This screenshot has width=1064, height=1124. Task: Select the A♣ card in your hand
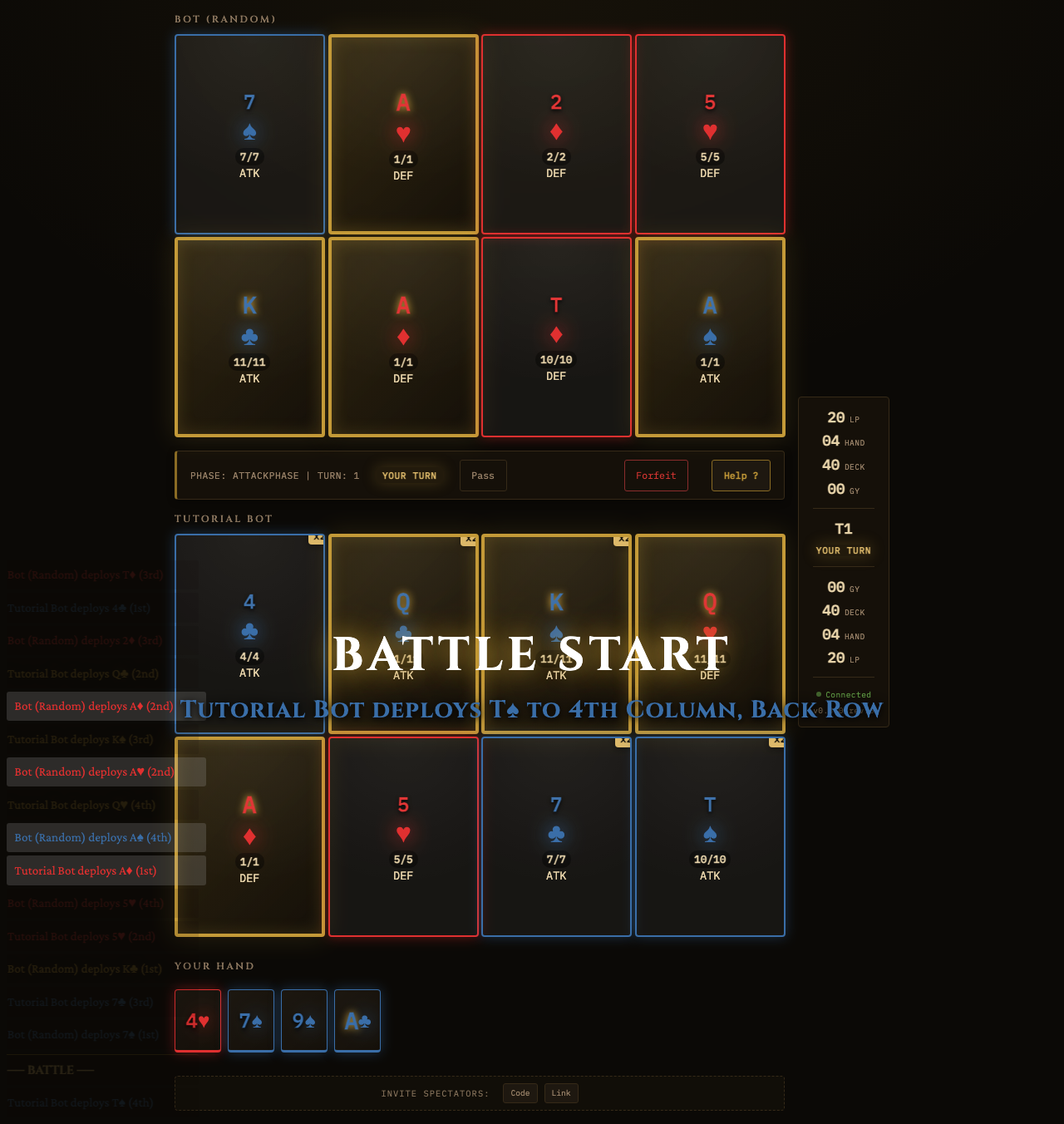tap(357, 1020)
